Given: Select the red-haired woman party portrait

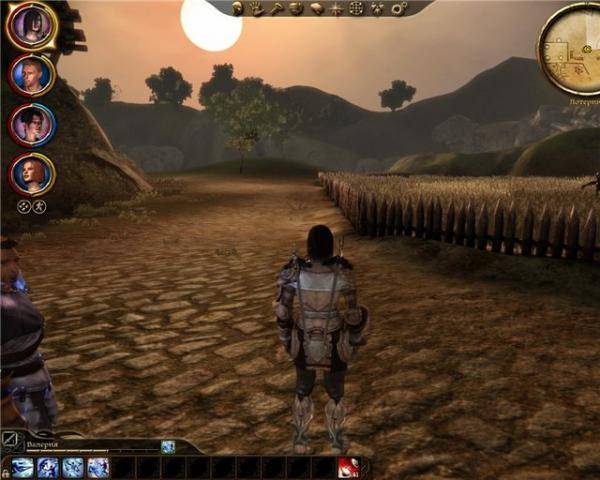Looking at the screenshot, I should coord(31,174).
